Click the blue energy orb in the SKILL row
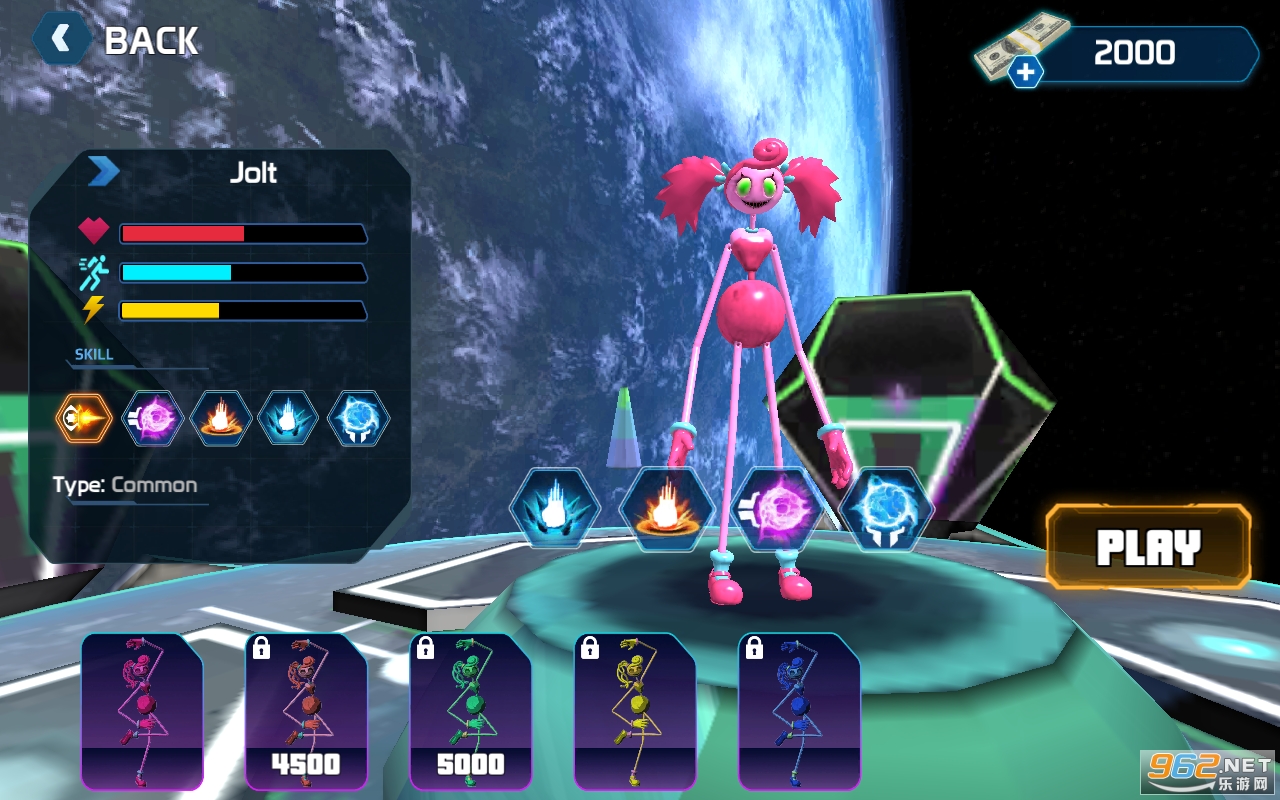This screenshot has height=800, width=1280. pyautogui.click(x=358, y=418)
